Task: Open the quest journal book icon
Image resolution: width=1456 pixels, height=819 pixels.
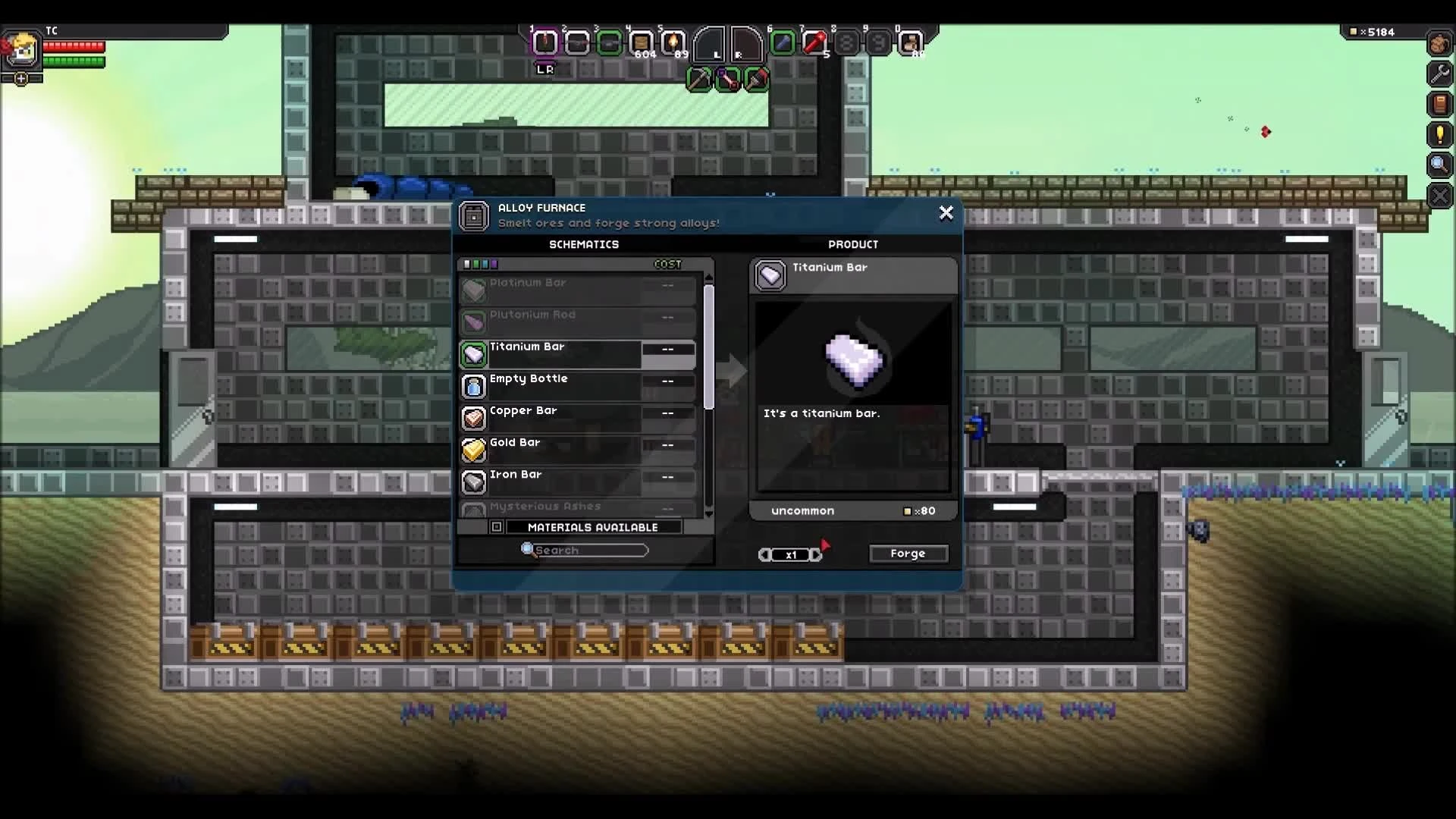Action: 1439,104
